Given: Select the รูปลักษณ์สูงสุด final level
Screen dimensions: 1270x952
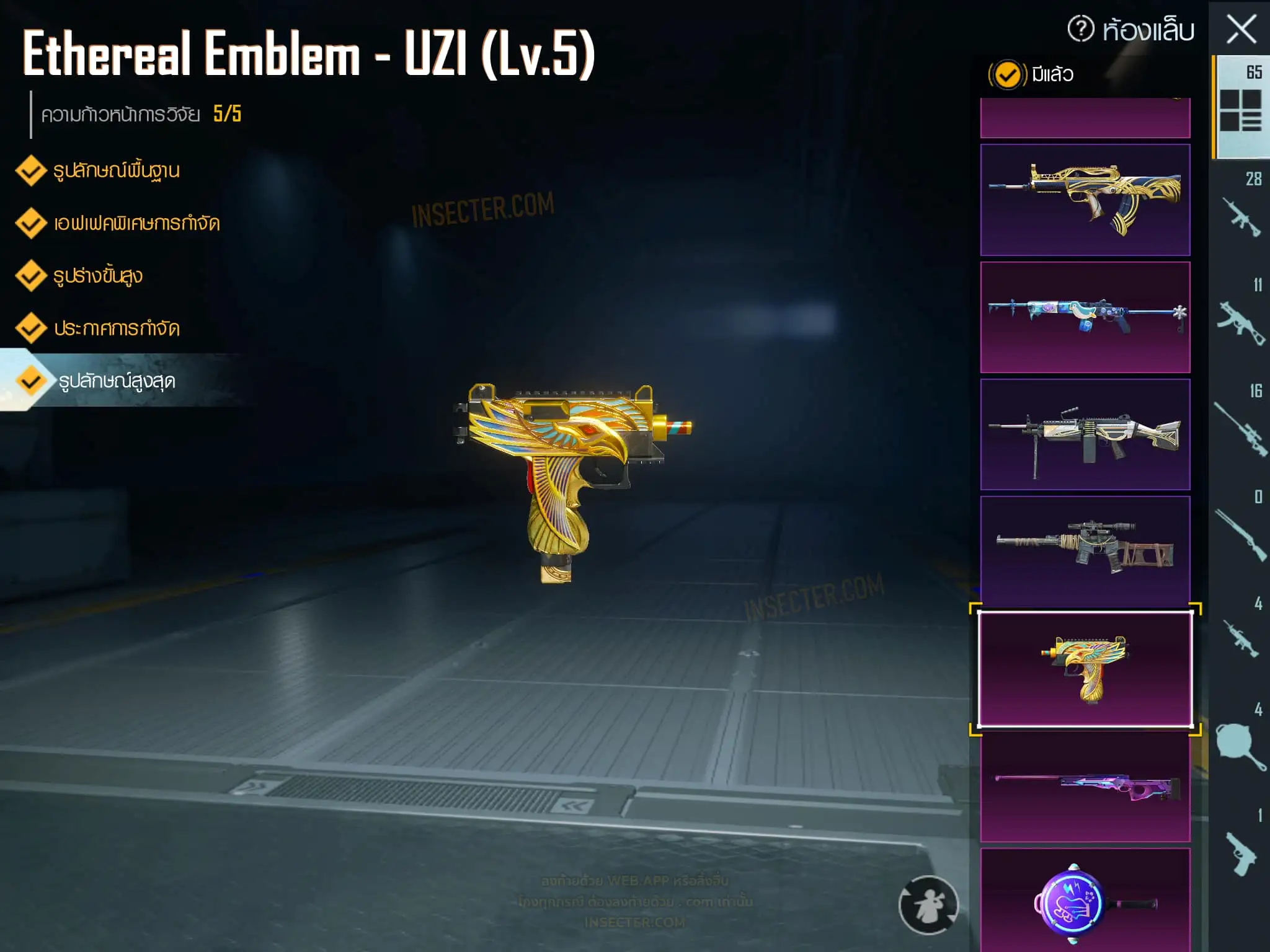Looking at the screenshot, I should pyautogui.click(x=116, y=381).
